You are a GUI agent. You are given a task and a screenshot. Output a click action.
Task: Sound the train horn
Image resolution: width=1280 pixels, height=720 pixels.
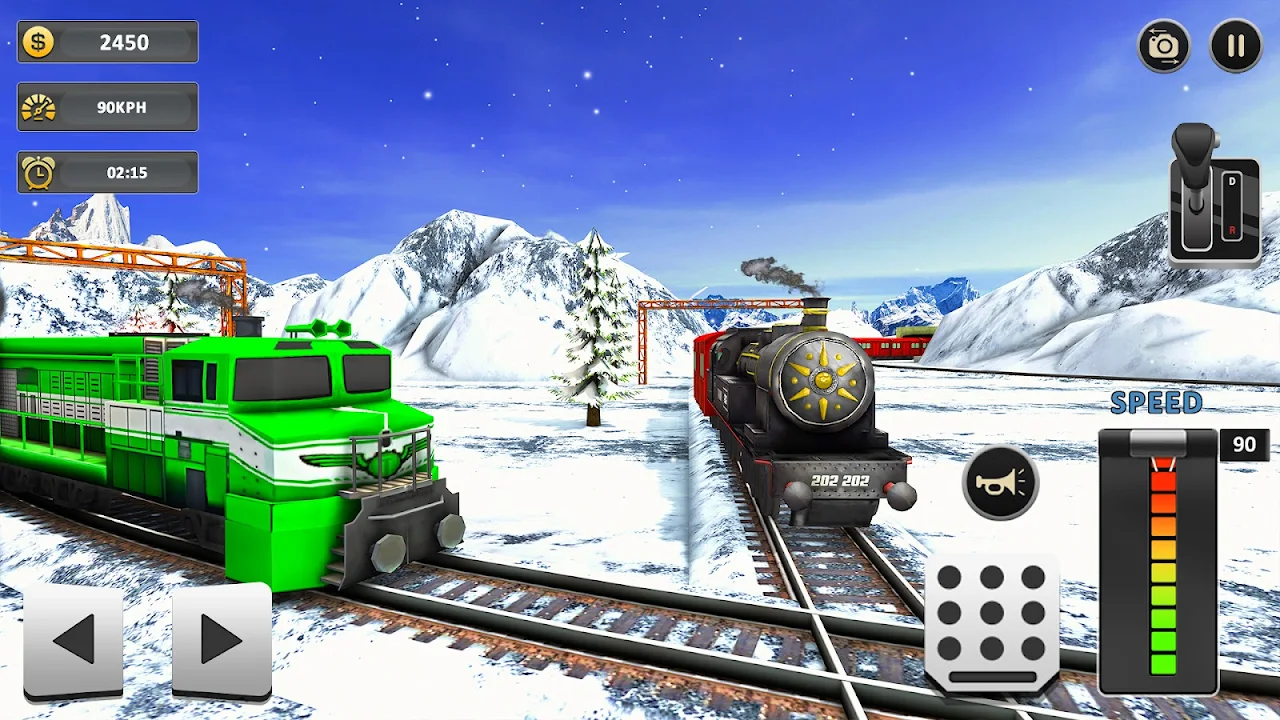click(1000, 482)
